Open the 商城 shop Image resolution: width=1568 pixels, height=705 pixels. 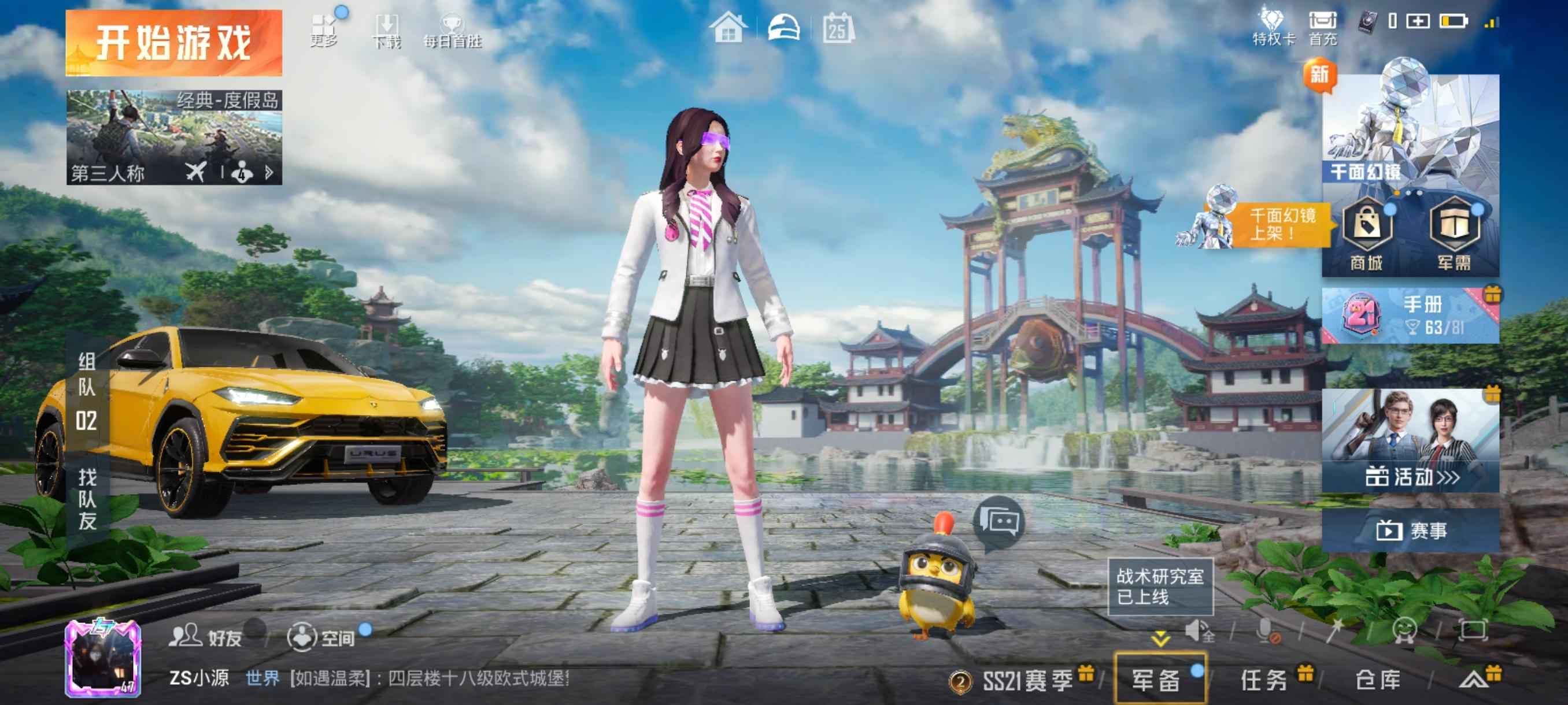point(1367,234)
